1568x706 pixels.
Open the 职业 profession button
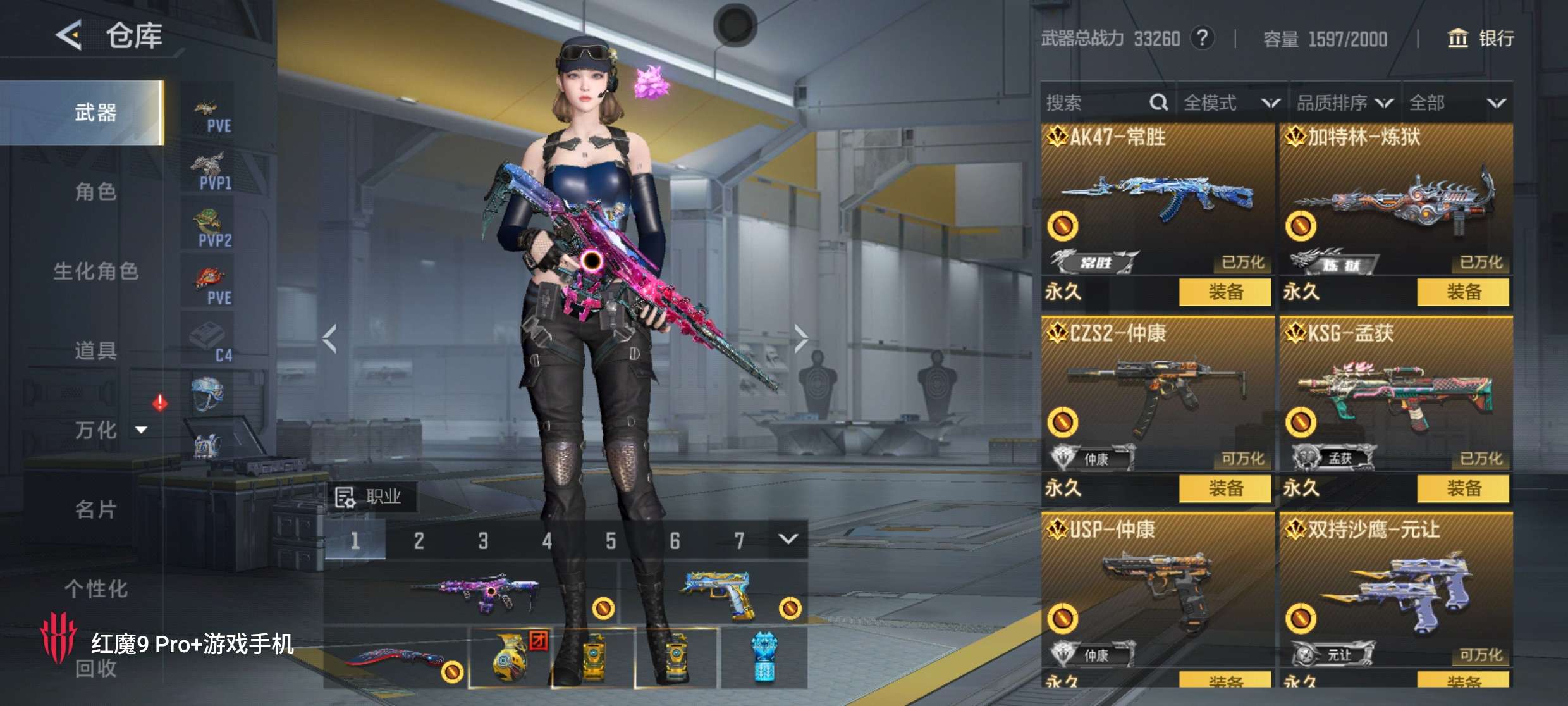click(371, 497)
